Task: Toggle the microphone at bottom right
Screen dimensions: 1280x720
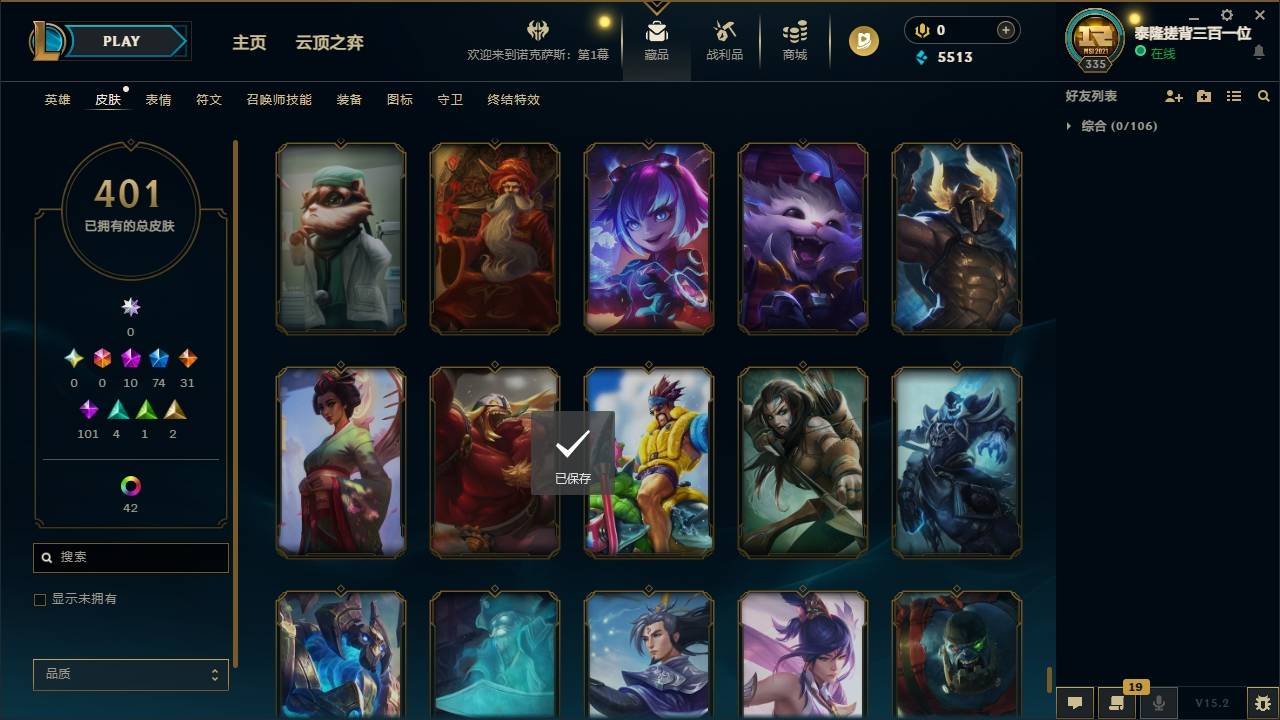Action: [1160, 703]
